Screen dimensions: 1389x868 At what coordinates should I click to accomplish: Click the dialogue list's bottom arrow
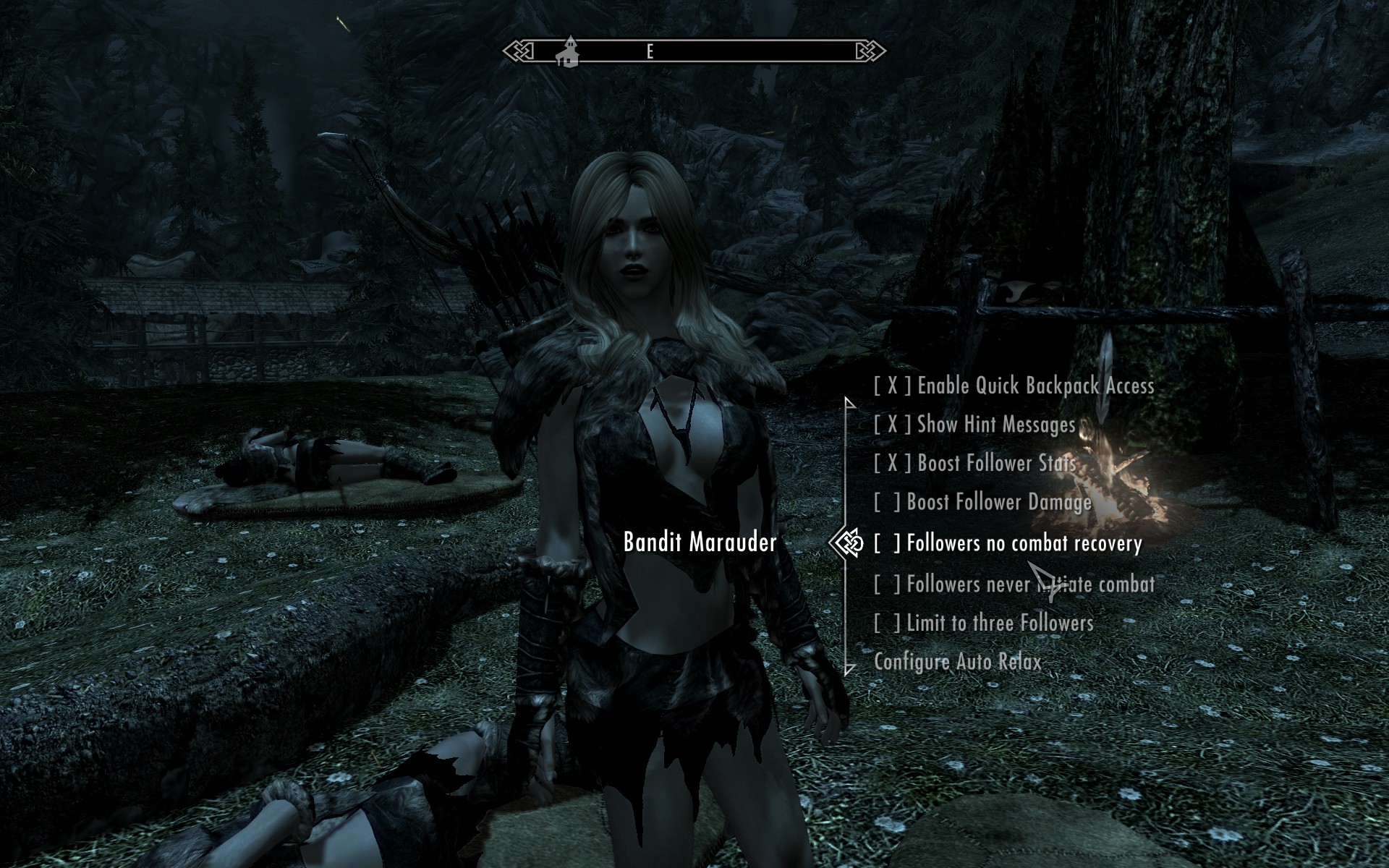point(850,669)
